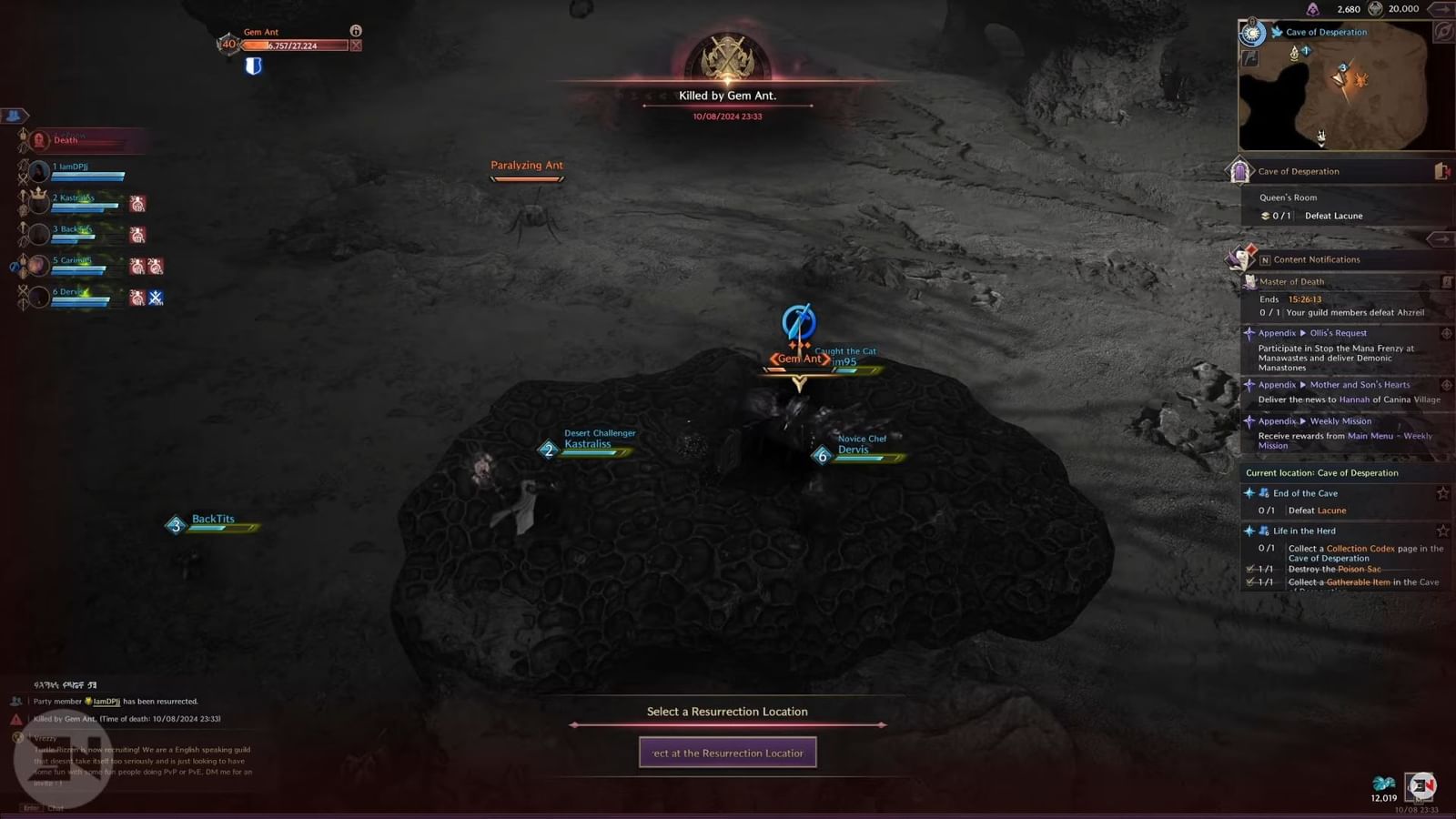
Task: Open the Content Notifications header
Action: 1316,259
